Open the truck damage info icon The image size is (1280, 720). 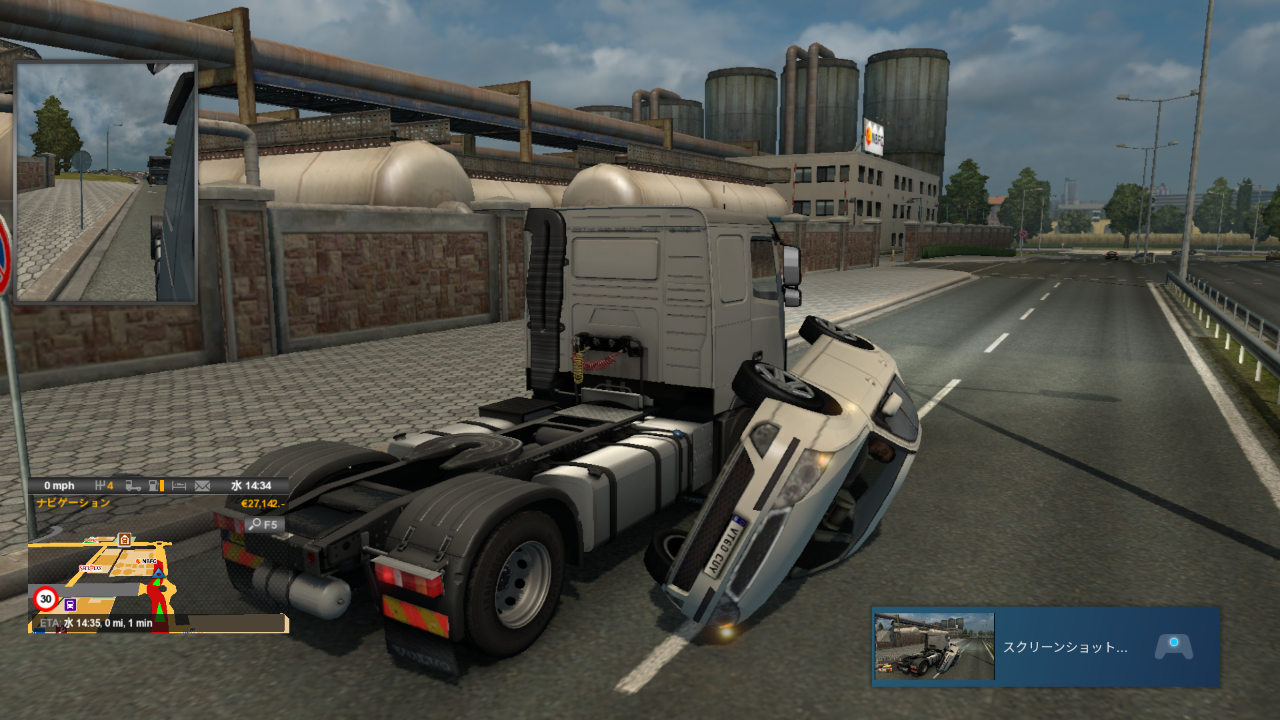(133, 486)
